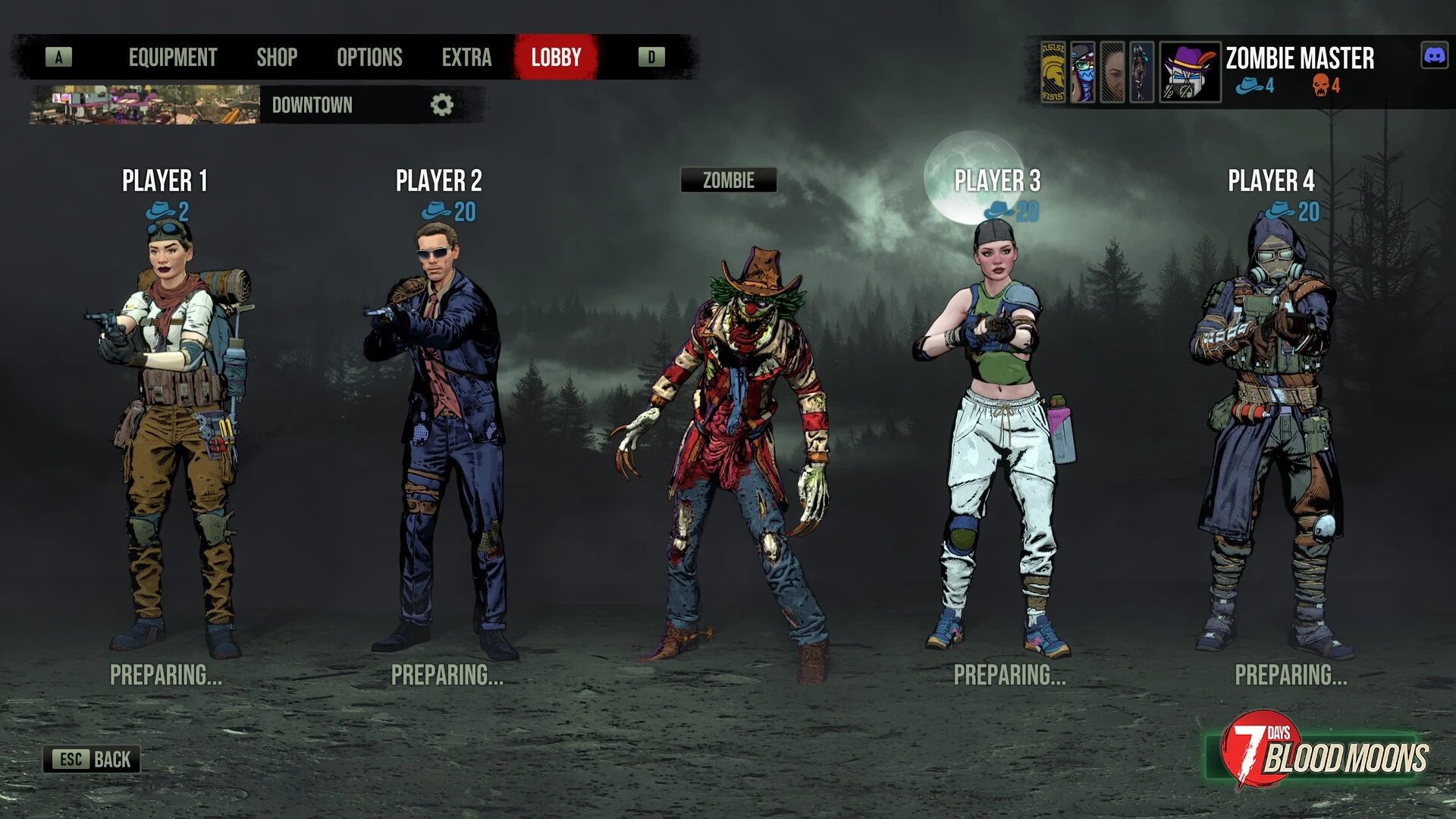Image resolution: width=1456 pixels, height=819 pixels.
Task: Click the Downtown map thumbnail
Action: (x=144, y=105)
